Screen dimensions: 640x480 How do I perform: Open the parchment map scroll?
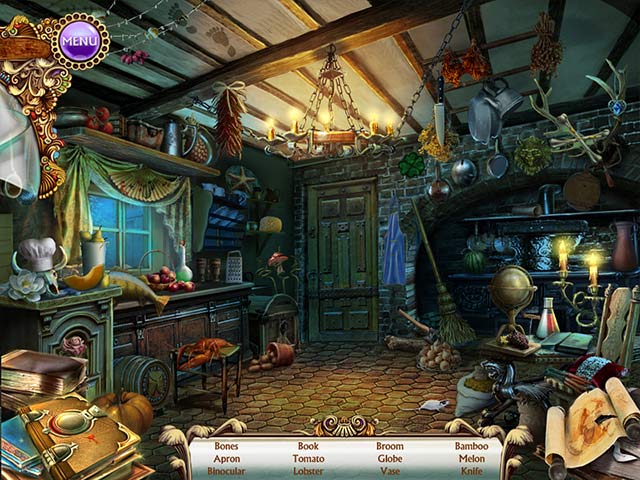[x=590, y=420]
